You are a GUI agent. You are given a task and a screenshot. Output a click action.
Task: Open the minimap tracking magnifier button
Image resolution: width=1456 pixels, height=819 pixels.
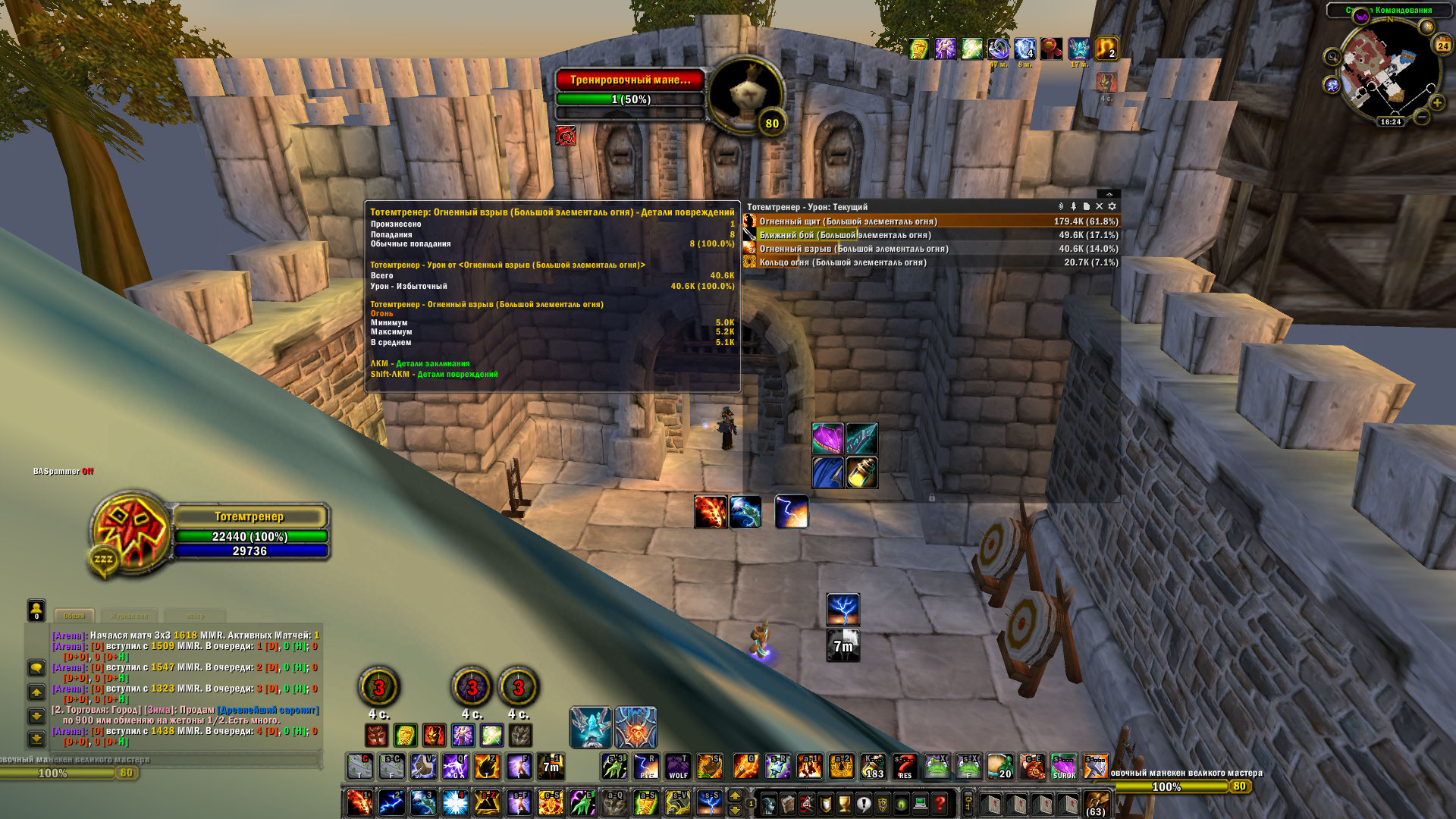tap(1332, 57)
